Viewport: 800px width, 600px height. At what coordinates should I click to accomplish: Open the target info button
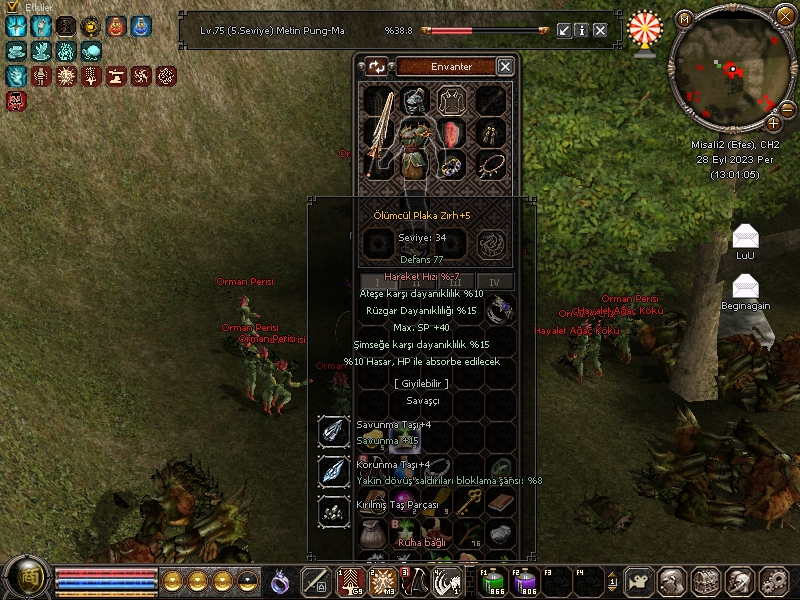point(582,31)
